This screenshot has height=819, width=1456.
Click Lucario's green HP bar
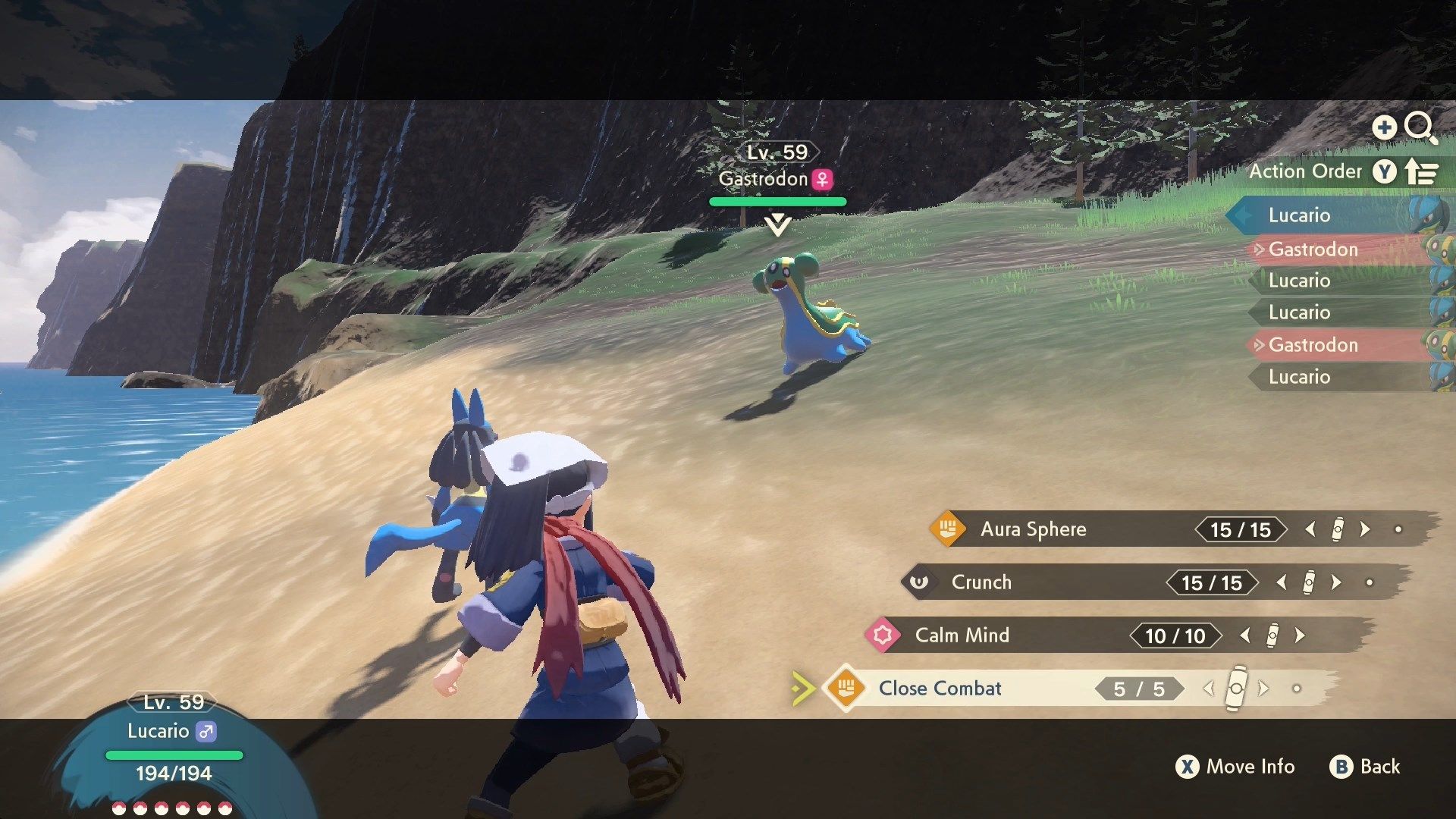pyautogui.click(x=173, y=755)
